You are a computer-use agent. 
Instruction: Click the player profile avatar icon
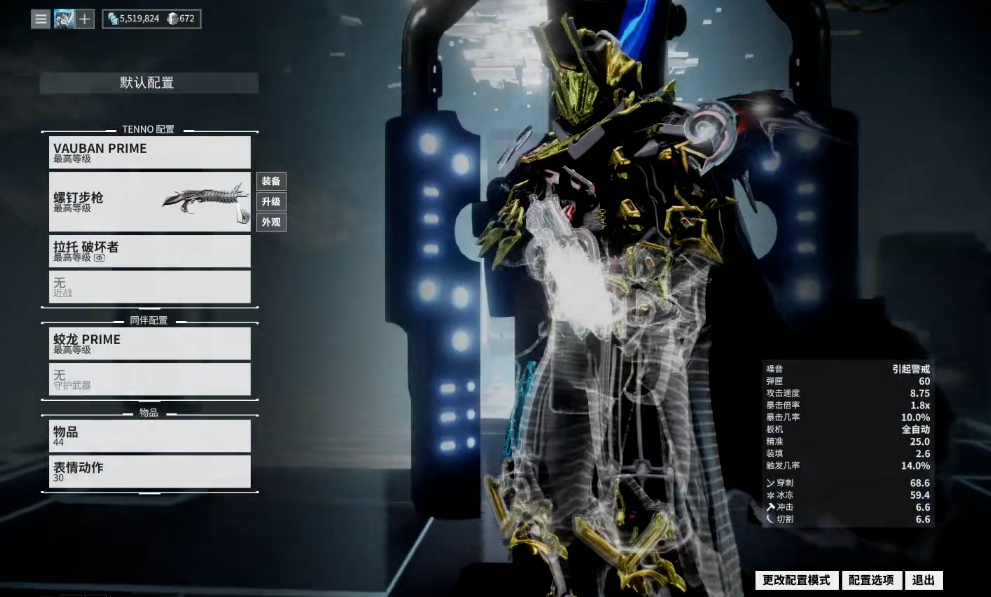coord(64,19)
